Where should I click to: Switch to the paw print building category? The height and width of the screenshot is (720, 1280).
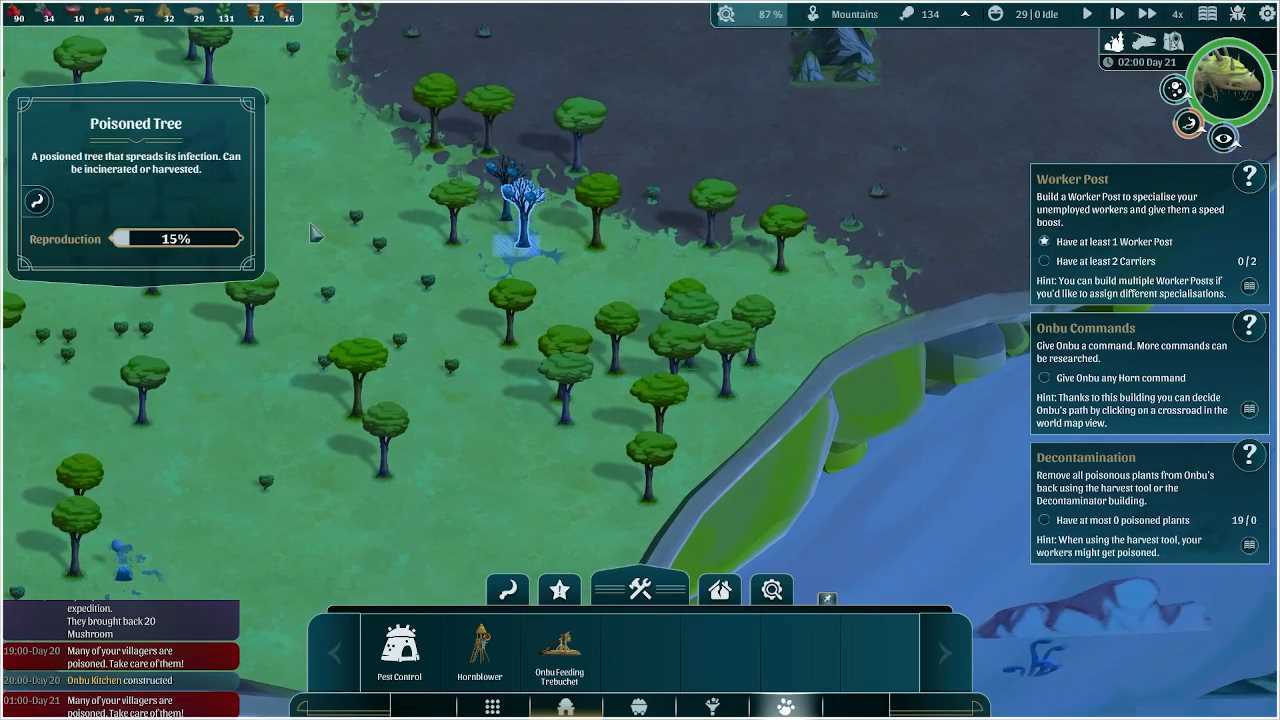(x=786, y=708)
